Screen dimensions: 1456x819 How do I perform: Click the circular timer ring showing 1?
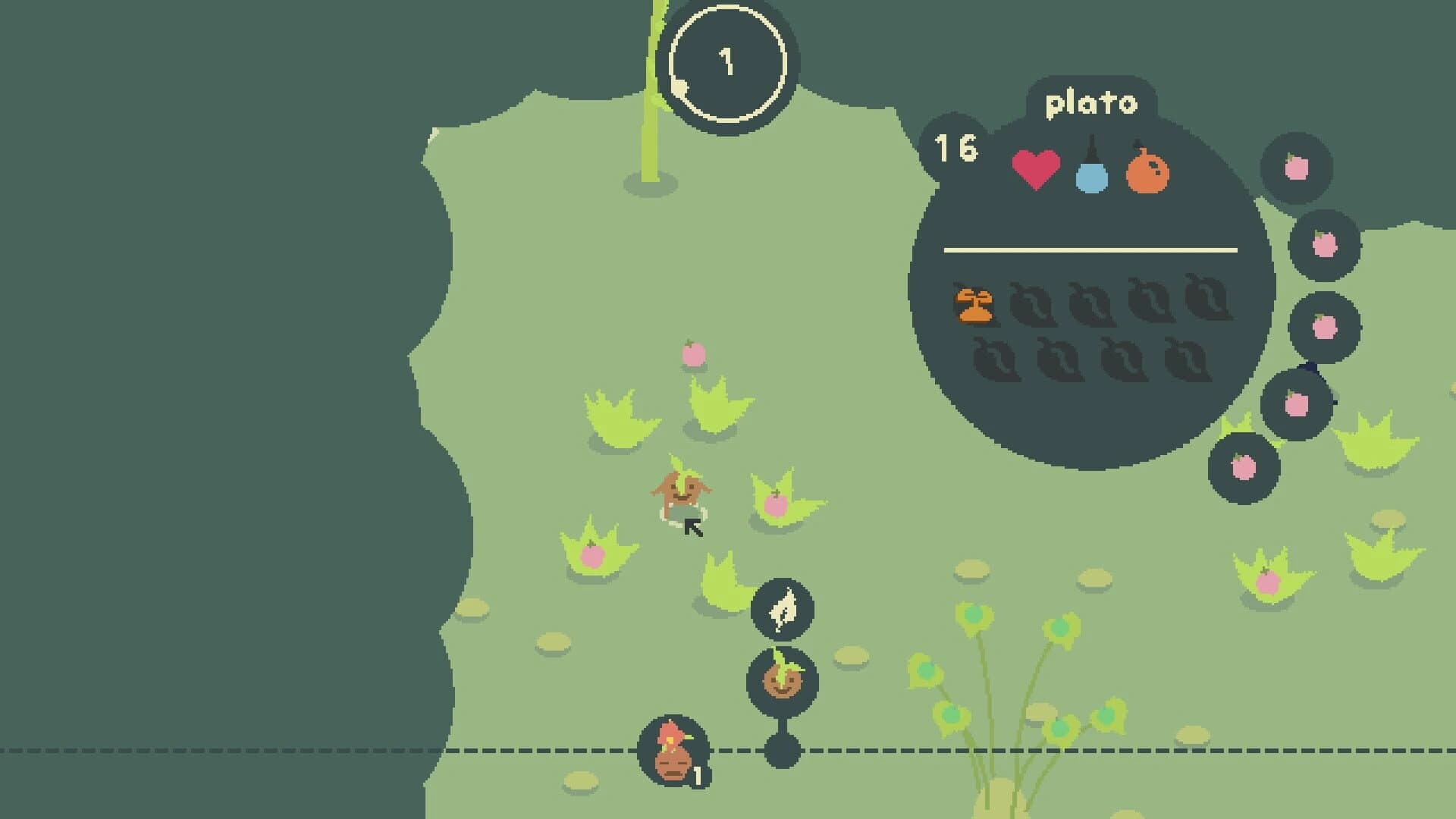(726, 64)
